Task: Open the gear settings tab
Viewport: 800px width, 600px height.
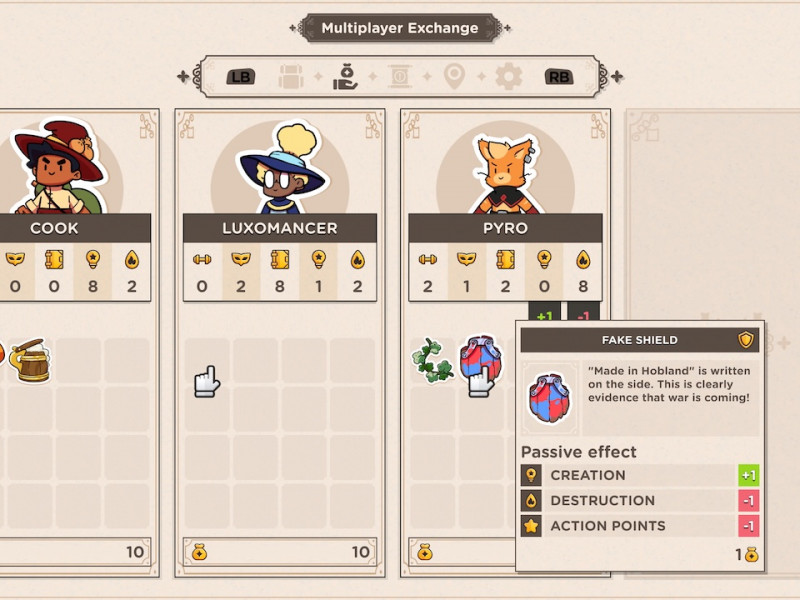Action: coord(509,76)
